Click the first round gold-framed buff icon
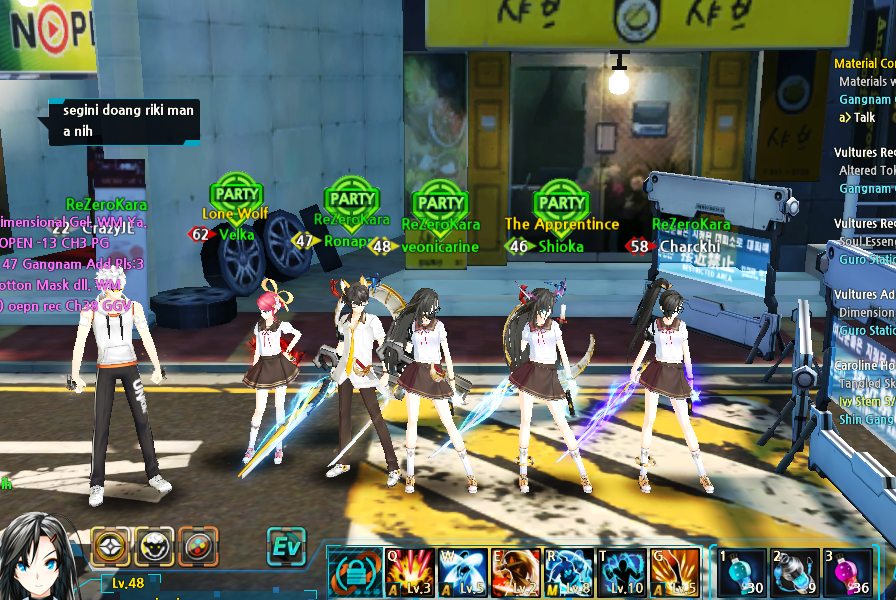The width and height of the screenshot is (896, 600). [111, 547]
